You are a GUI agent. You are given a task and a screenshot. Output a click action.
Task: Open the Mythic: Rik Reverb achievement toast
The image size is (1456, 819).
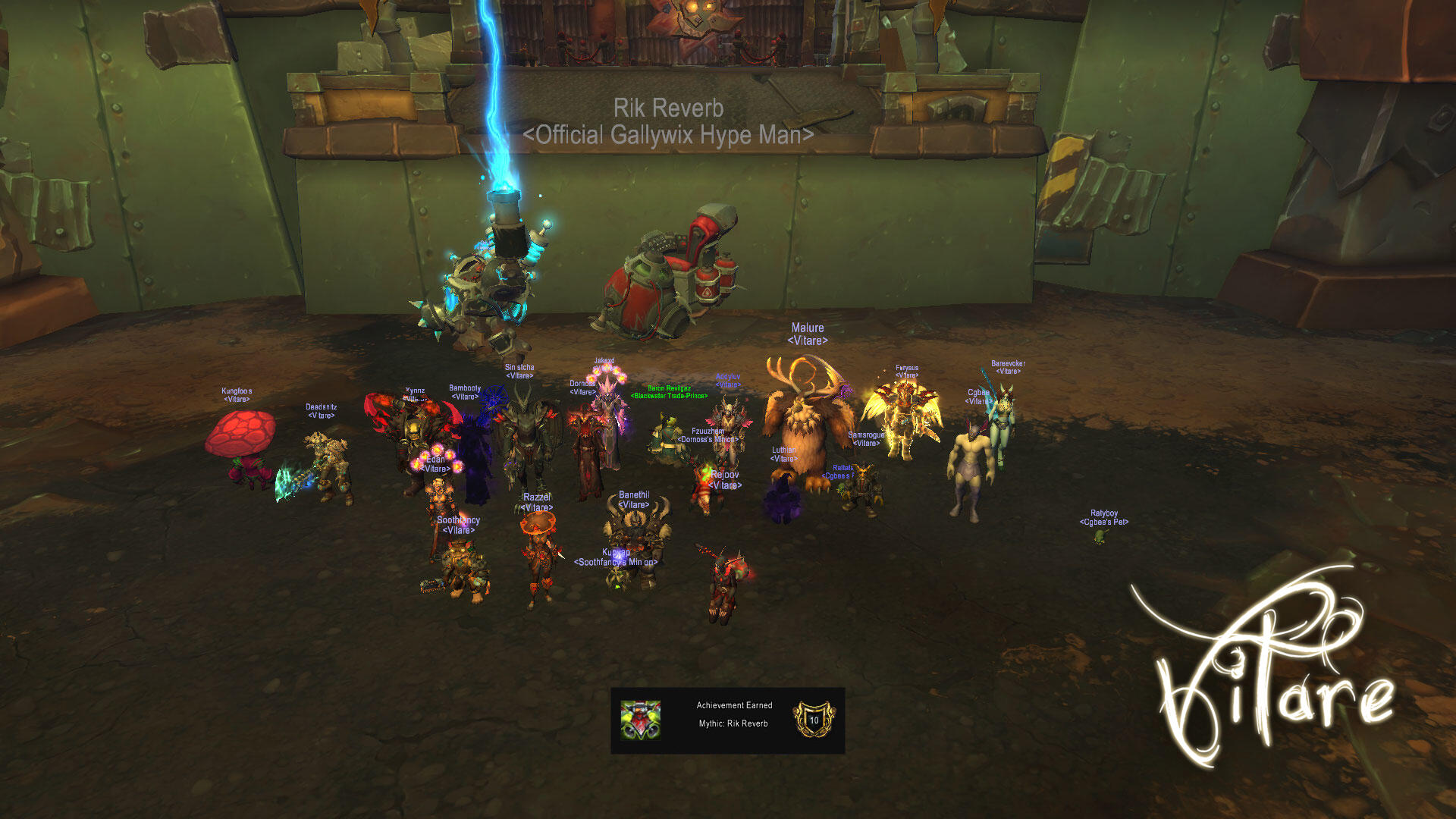tap(728, 720)
